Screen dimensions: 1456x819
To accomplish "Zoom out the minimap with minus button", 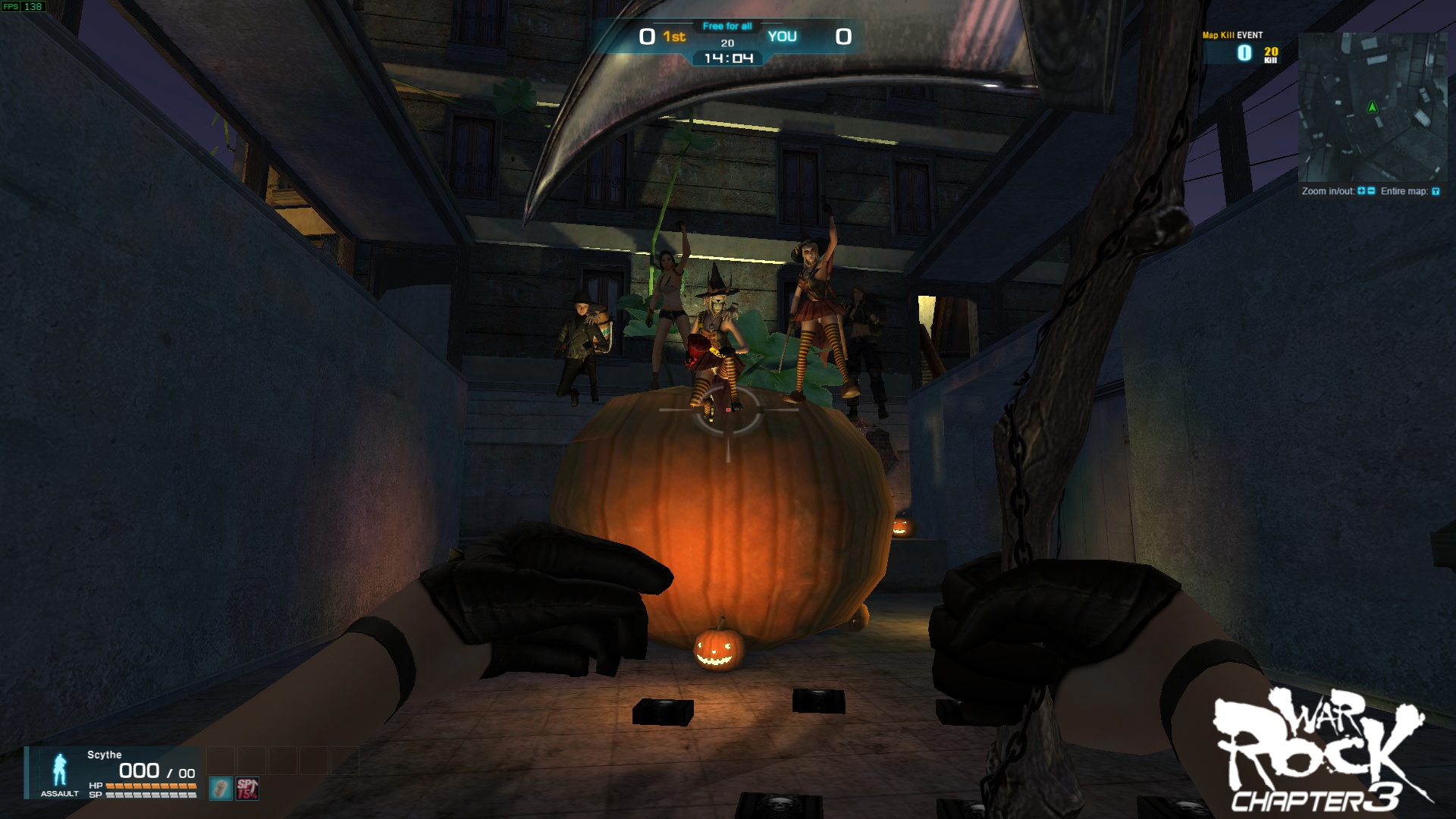I will pos(1371,191).
